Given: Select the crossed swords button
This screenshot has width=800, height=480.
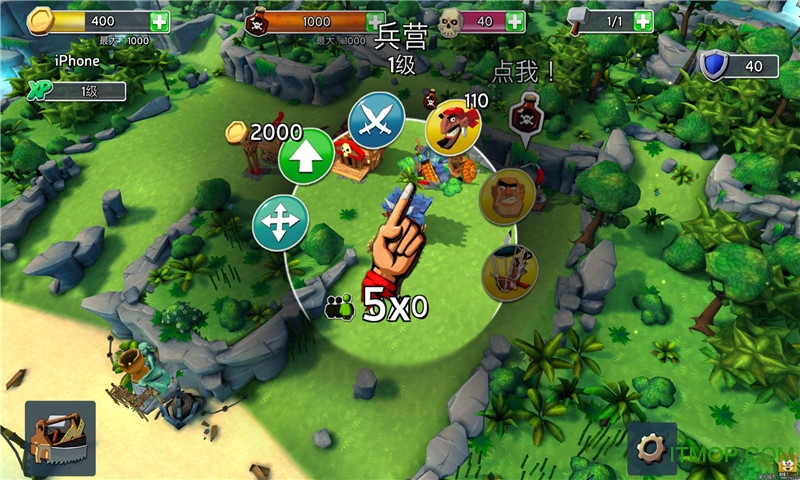Looking at the screenshot, I should [375, 121].
